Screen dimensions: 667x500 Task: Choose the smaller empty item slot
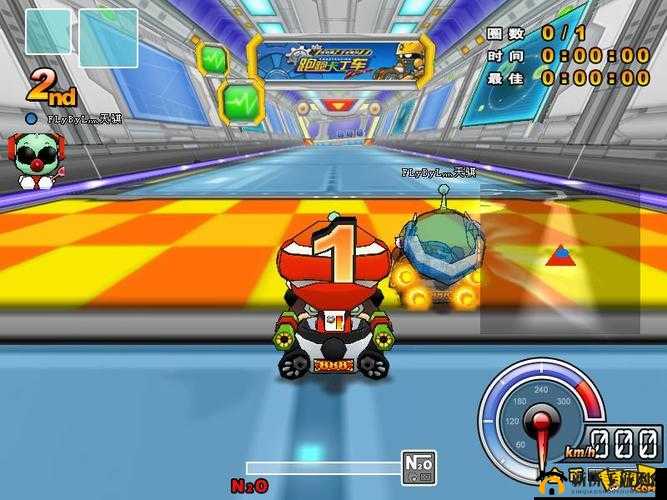coord(48,32)
